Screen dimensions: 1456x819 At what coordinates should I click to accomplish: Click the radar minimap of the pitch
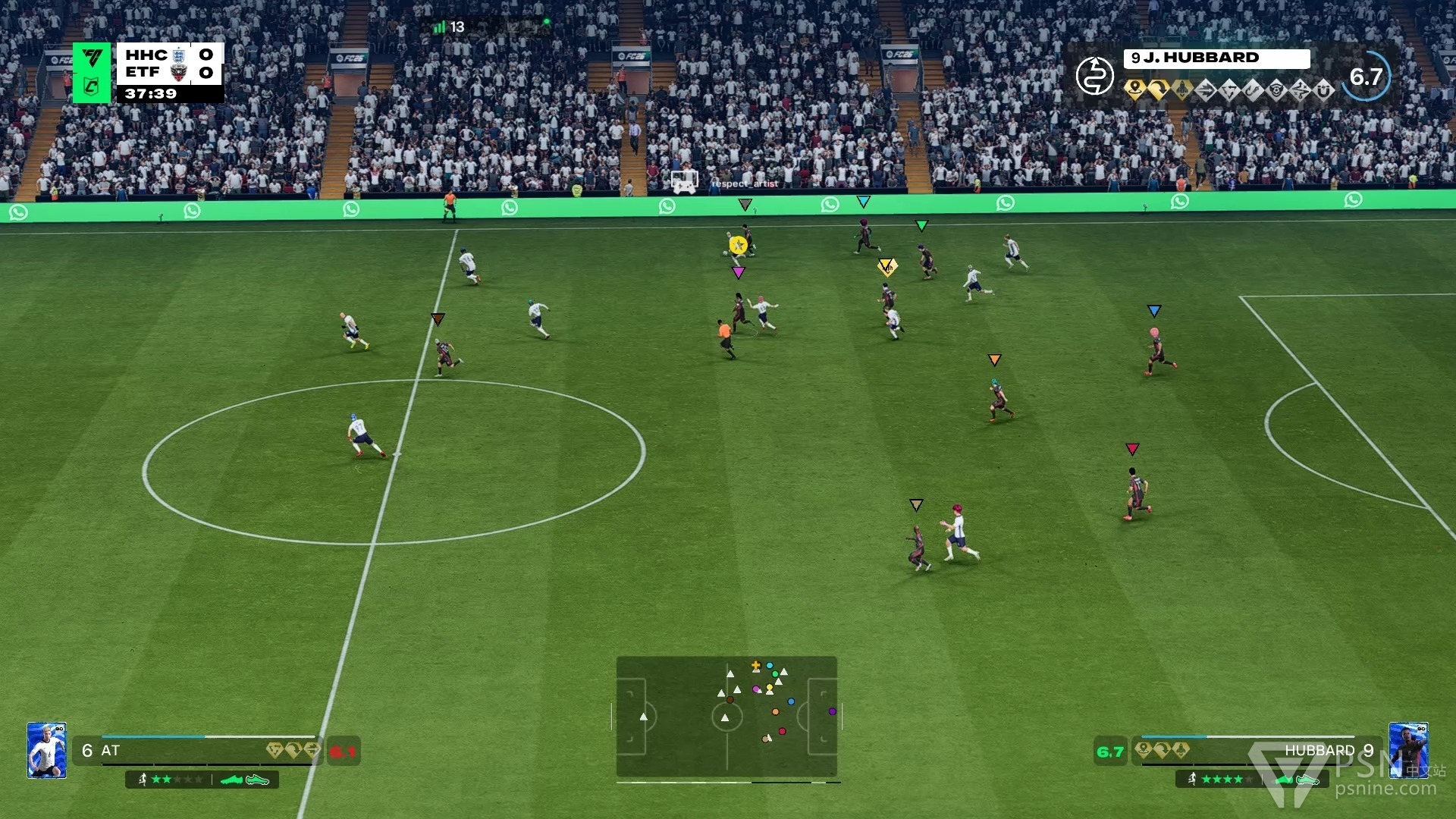coord(726,717)
